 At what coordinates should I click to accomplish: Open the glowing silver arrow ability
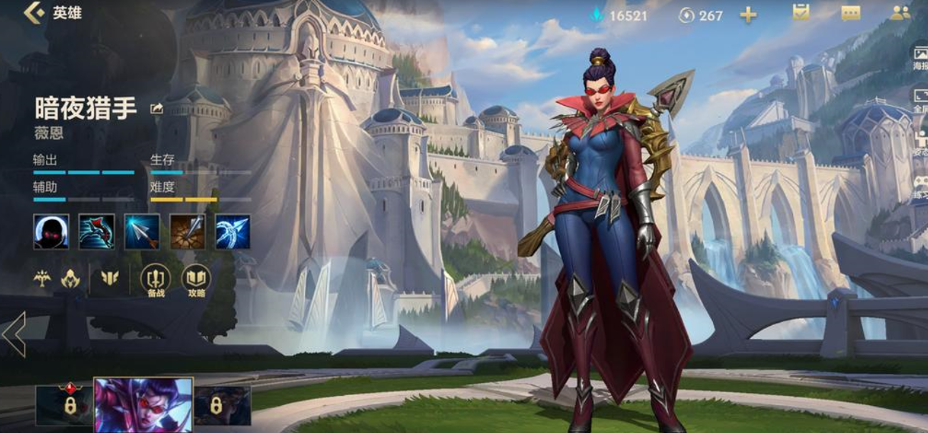point(142,231)
